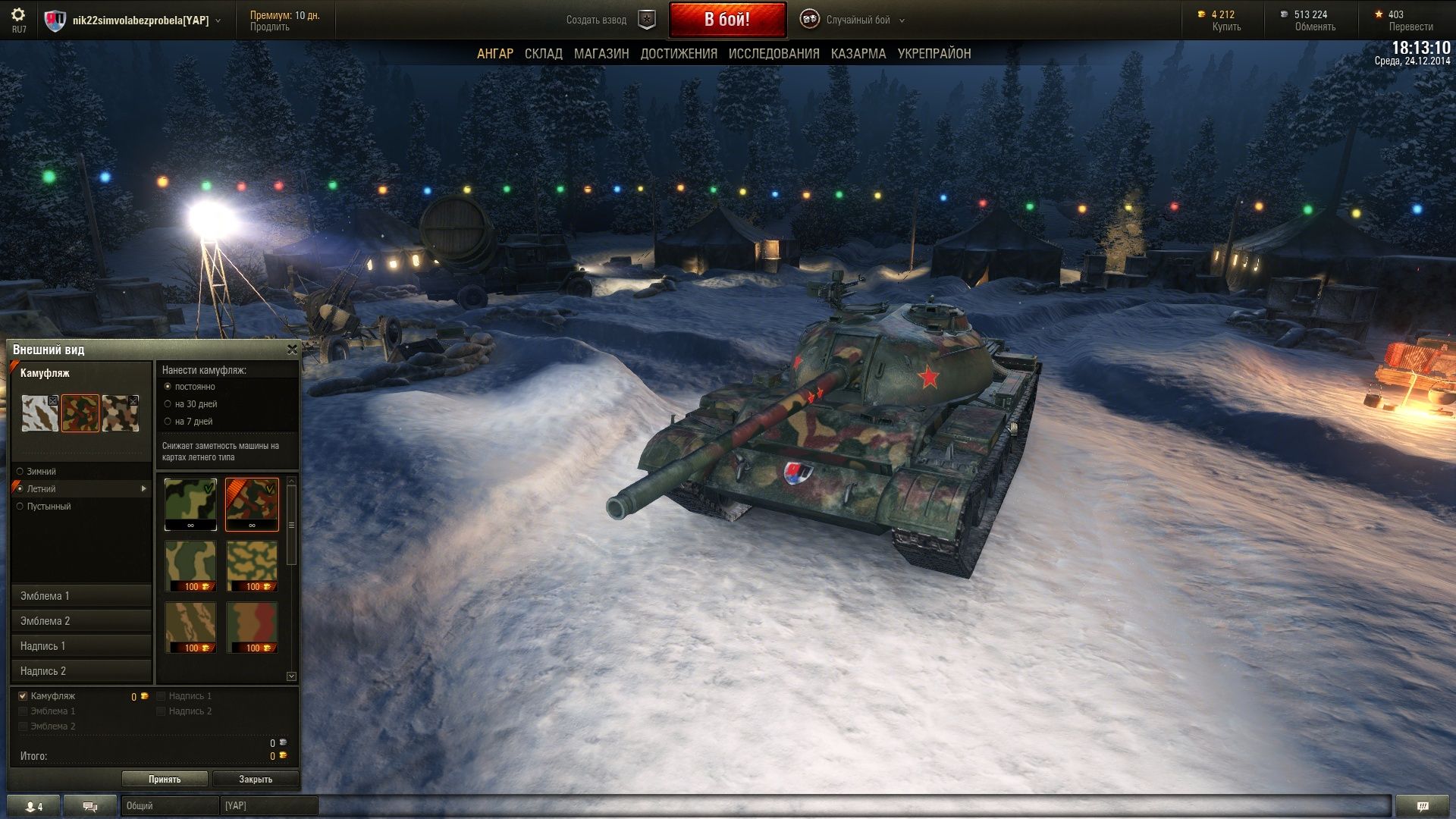This screenshot has width=1456, height=819.
Task: Start battle with the red В бой! button
Action: pyautogui.click(x=727, y=20)
